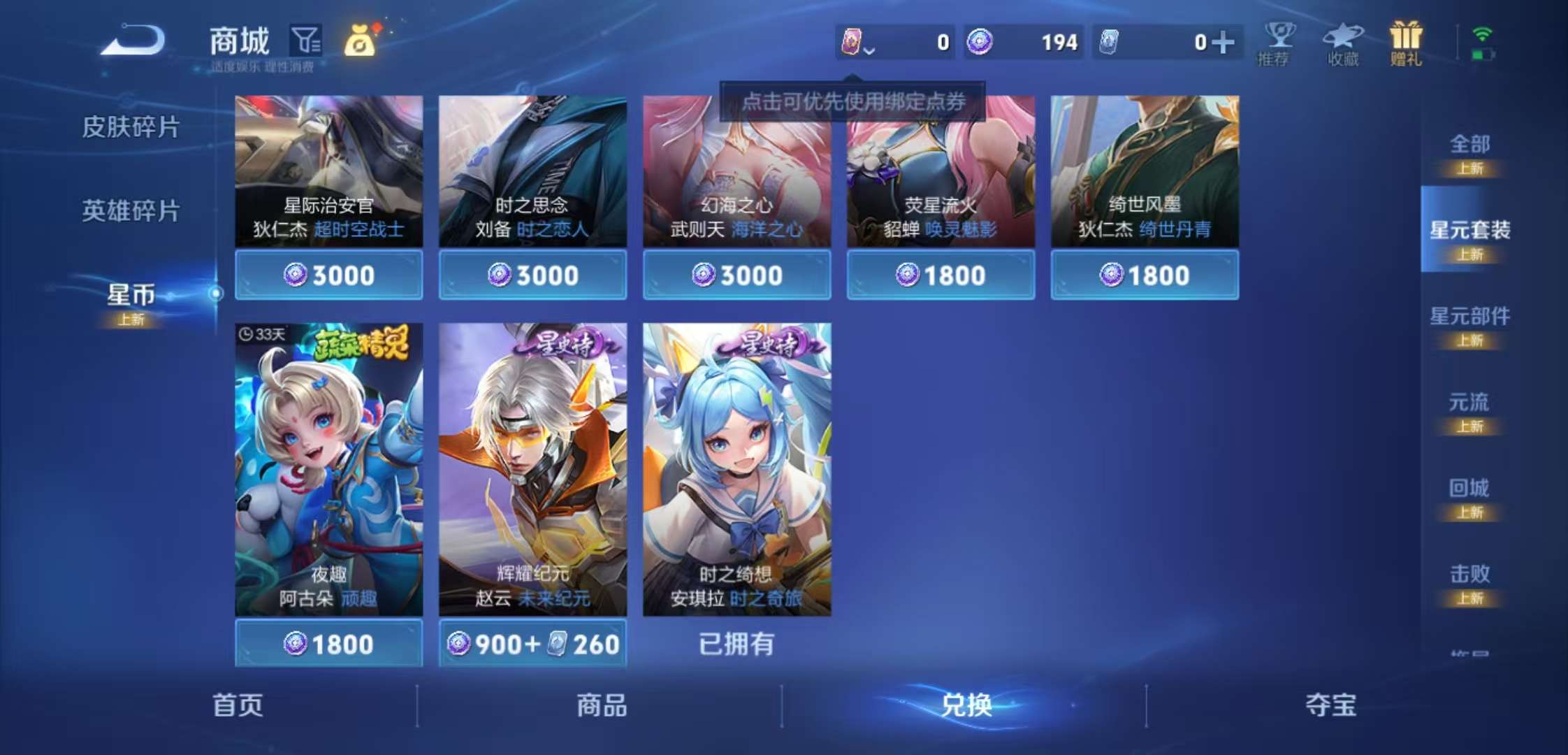Buy 幻海之心 with the 3000 button
Screen dimensions: 1568x755
pos(736,275)
